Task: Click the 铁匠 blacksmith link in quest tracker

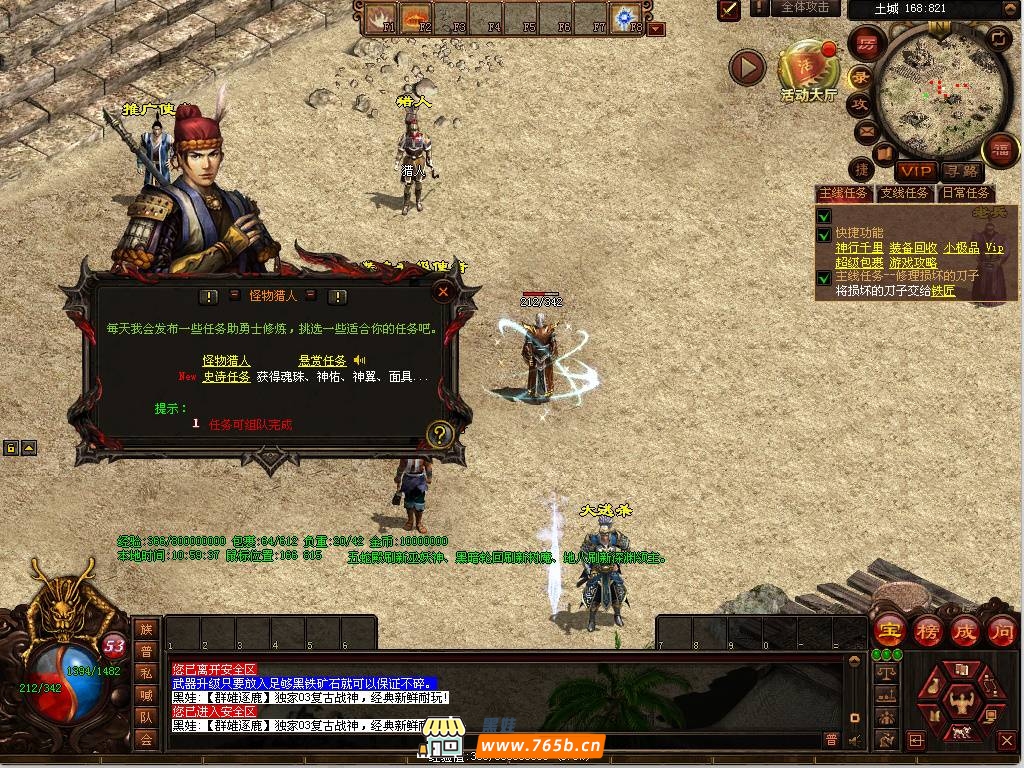Action: pyautogui.click(x=943, y=291)
